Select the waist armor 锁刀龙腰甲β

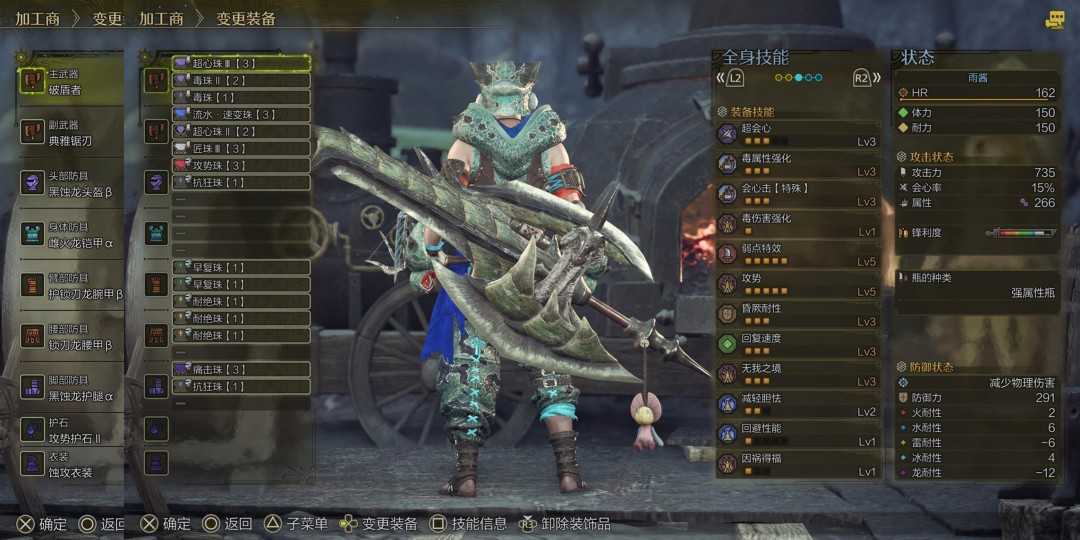pyautogui.click(x=70, y=337)
